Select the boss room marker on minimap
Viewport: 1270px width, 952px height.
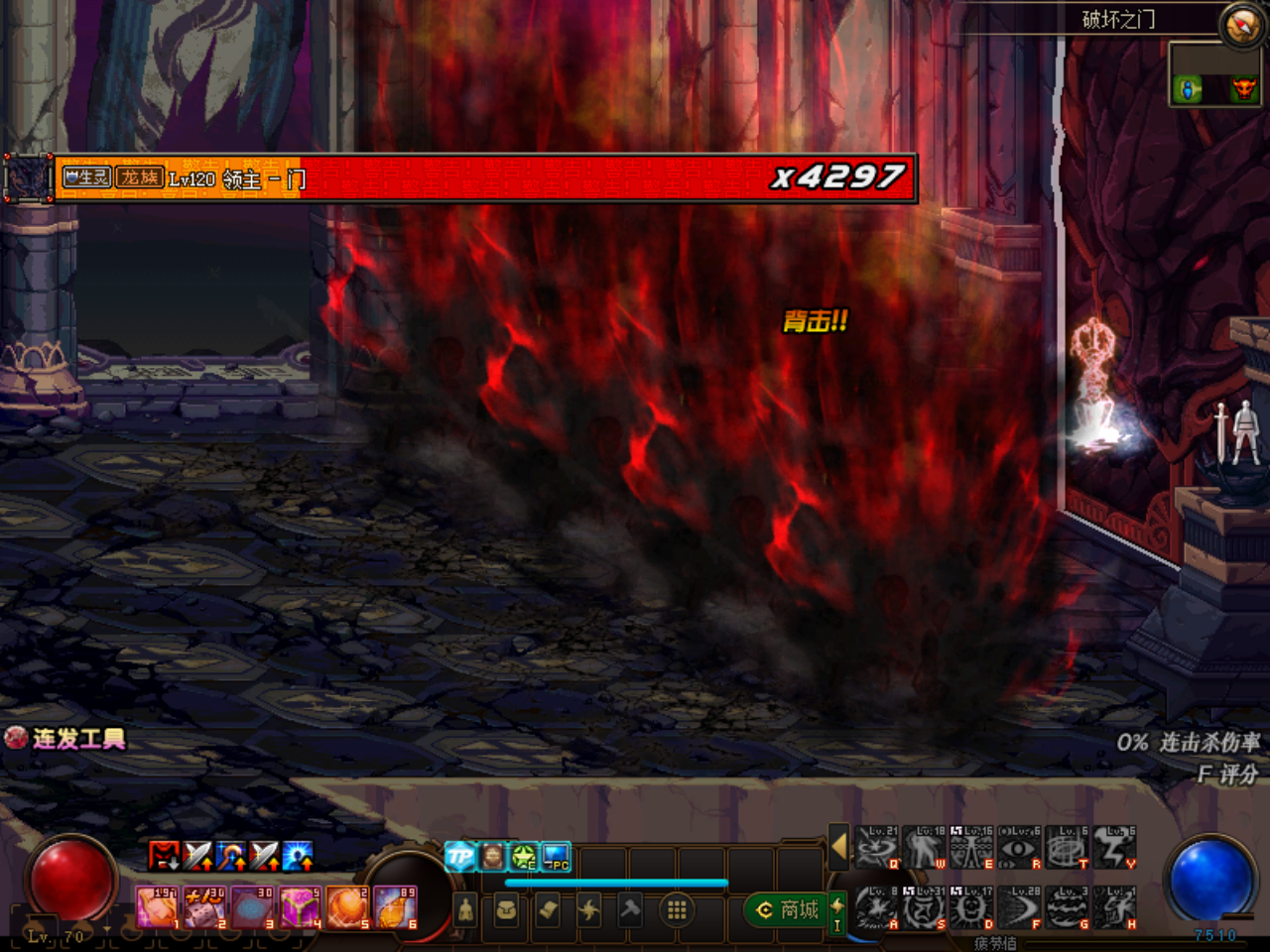[x=1242, y=90]
